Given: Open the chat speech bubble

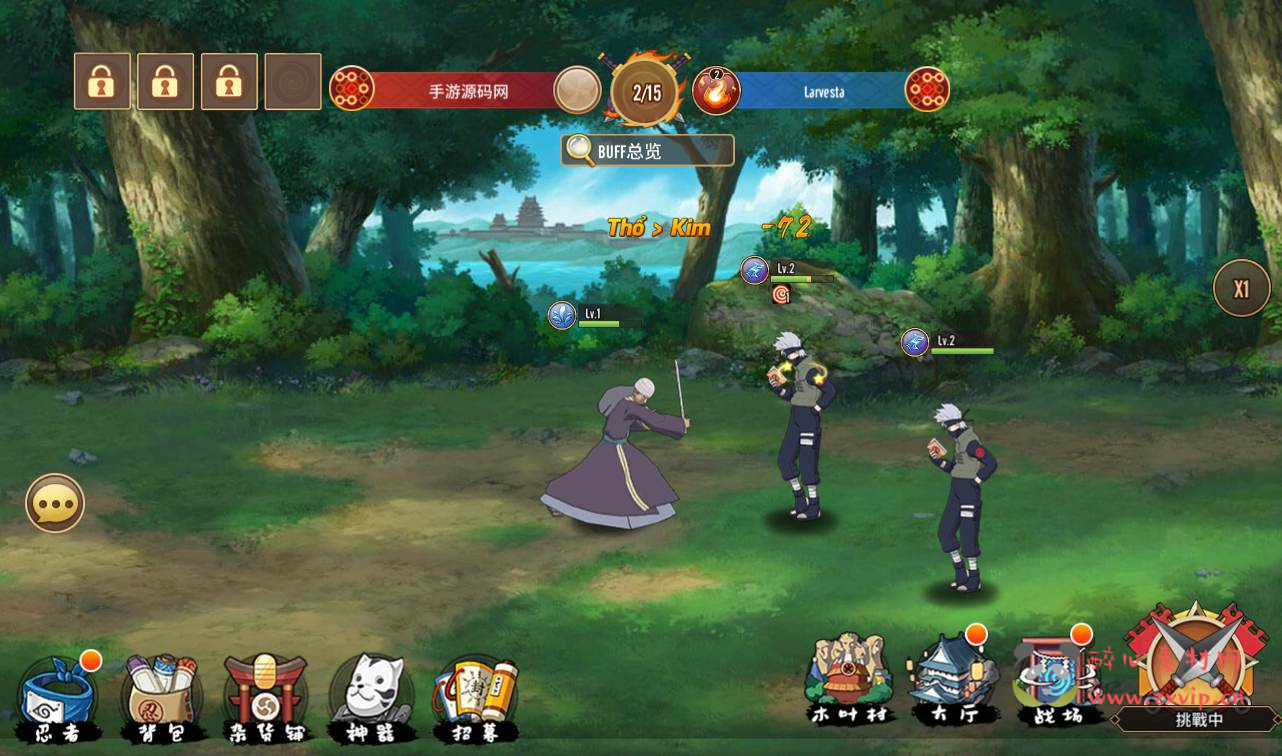Looking at the screenshot, I should pos(55,503).
